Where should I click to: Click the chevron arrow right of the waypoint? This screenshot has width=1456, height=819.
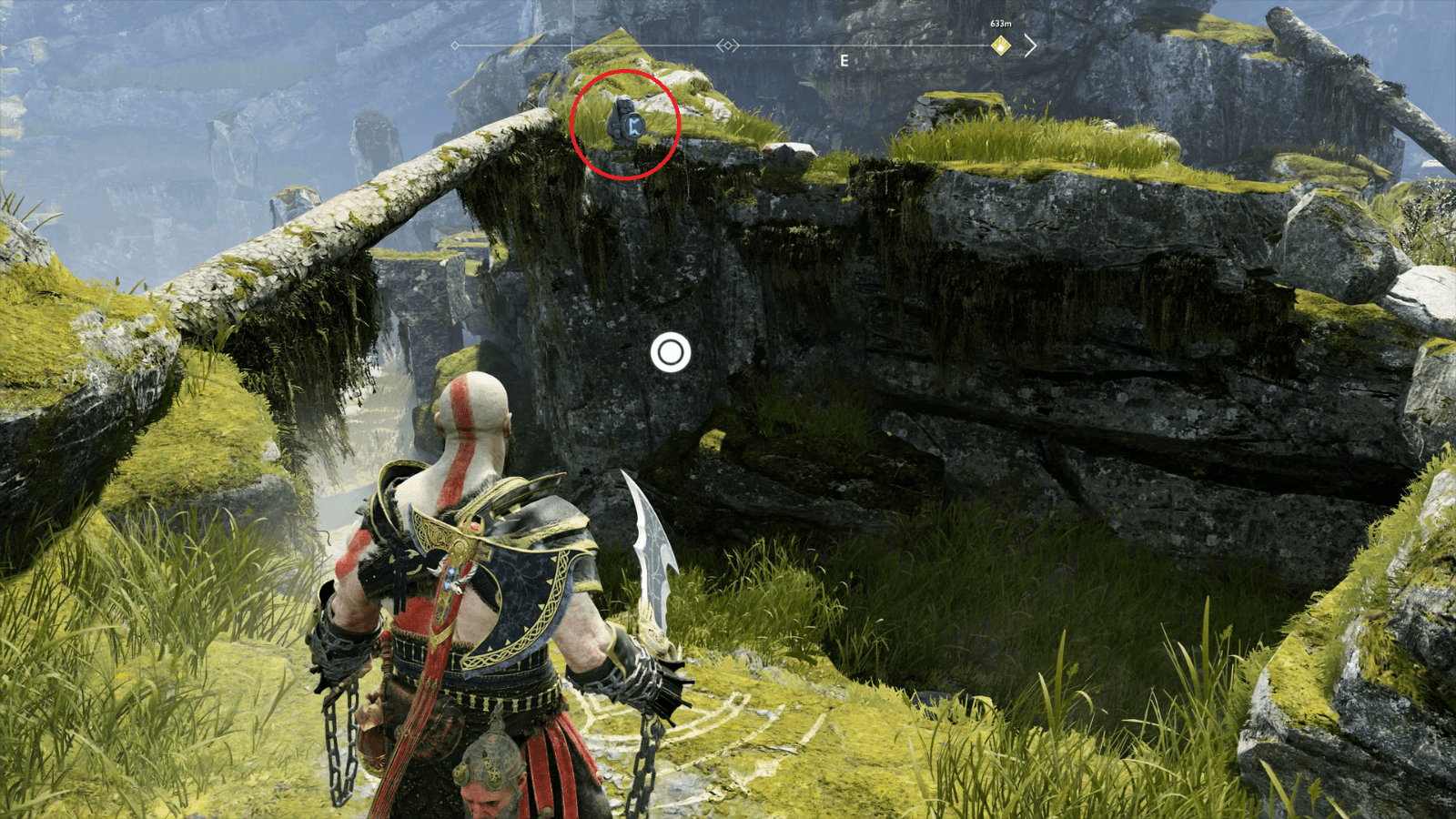[x=1029, y=44]
